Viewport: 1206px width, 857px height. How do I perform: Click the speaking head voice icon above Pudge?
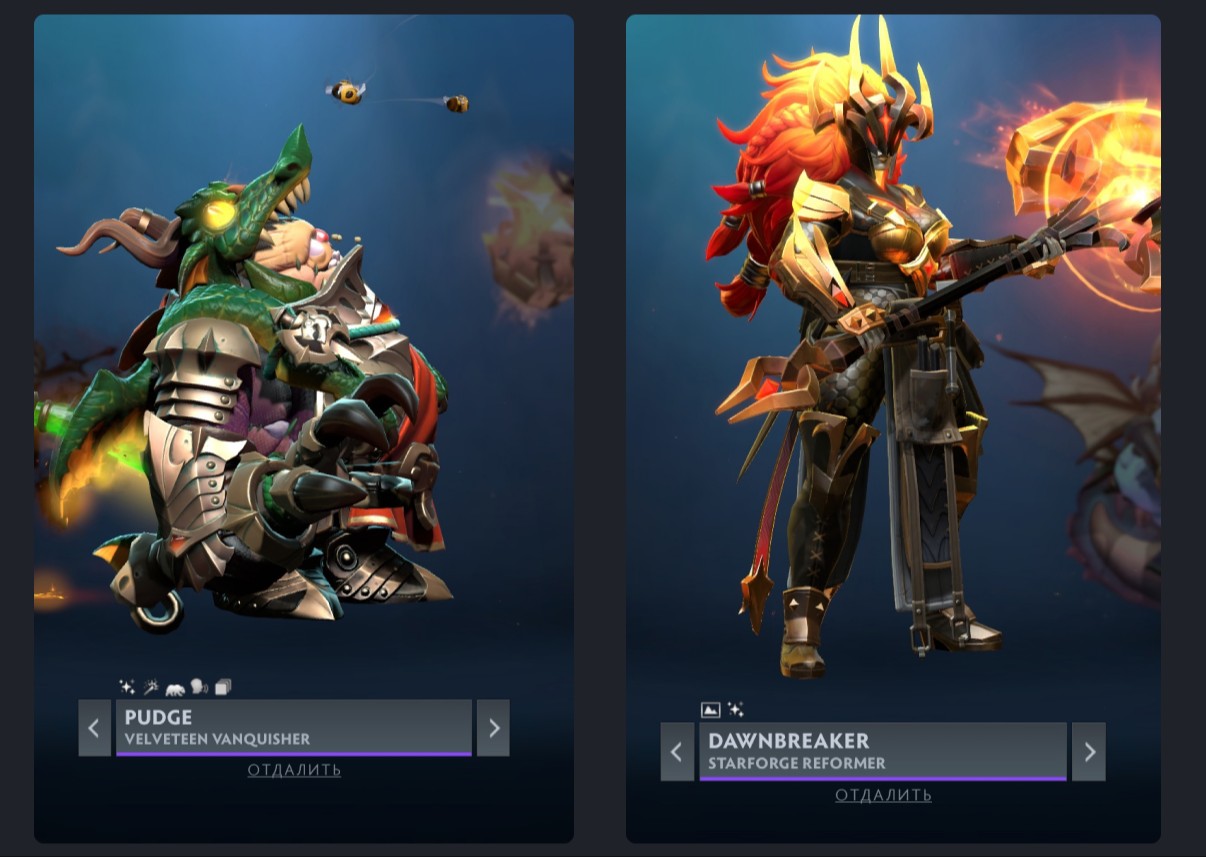point(198,687)
